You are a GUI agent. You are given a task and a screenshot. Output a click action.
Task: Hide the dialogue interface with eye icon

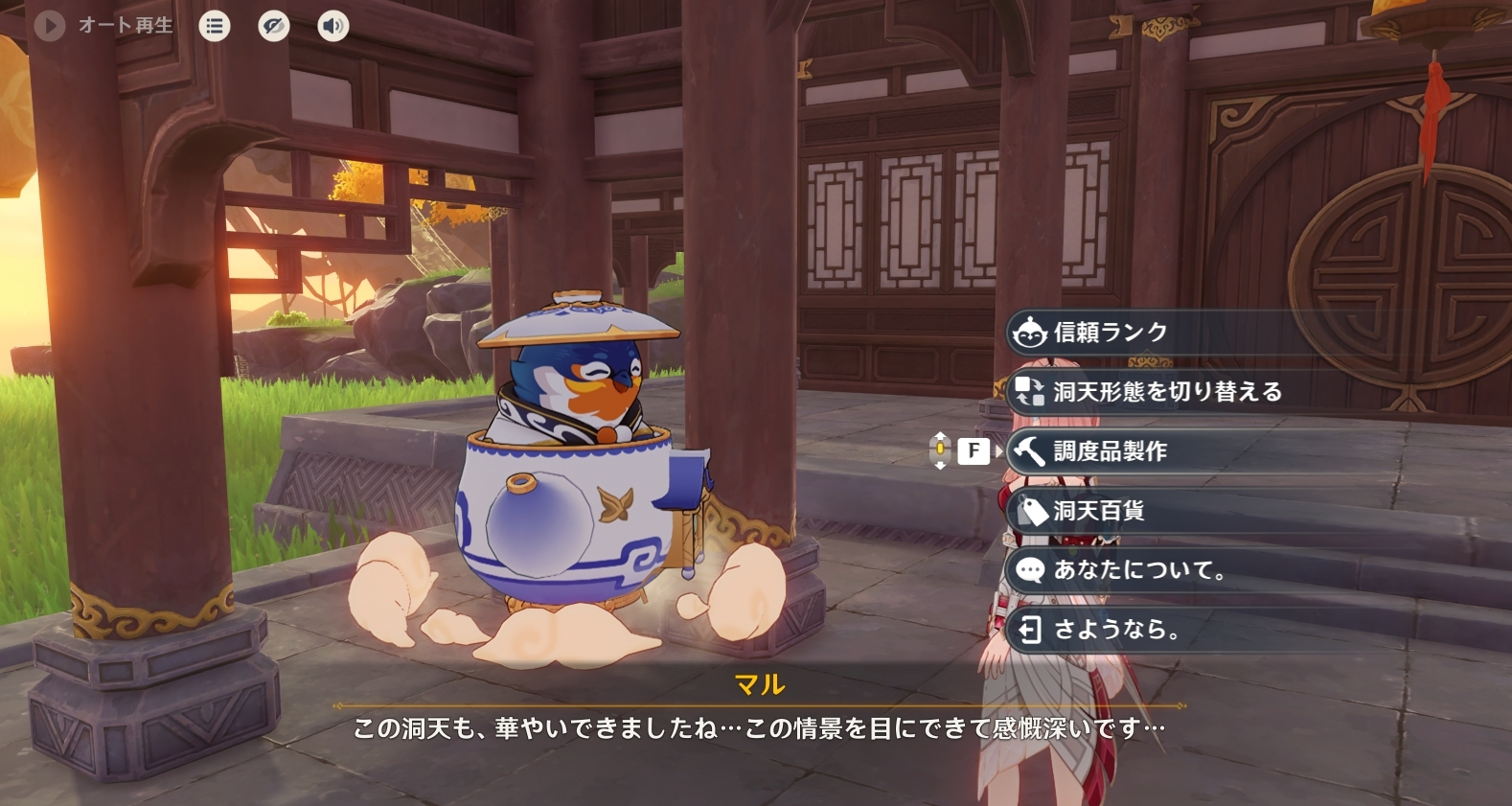click(274, 26)
